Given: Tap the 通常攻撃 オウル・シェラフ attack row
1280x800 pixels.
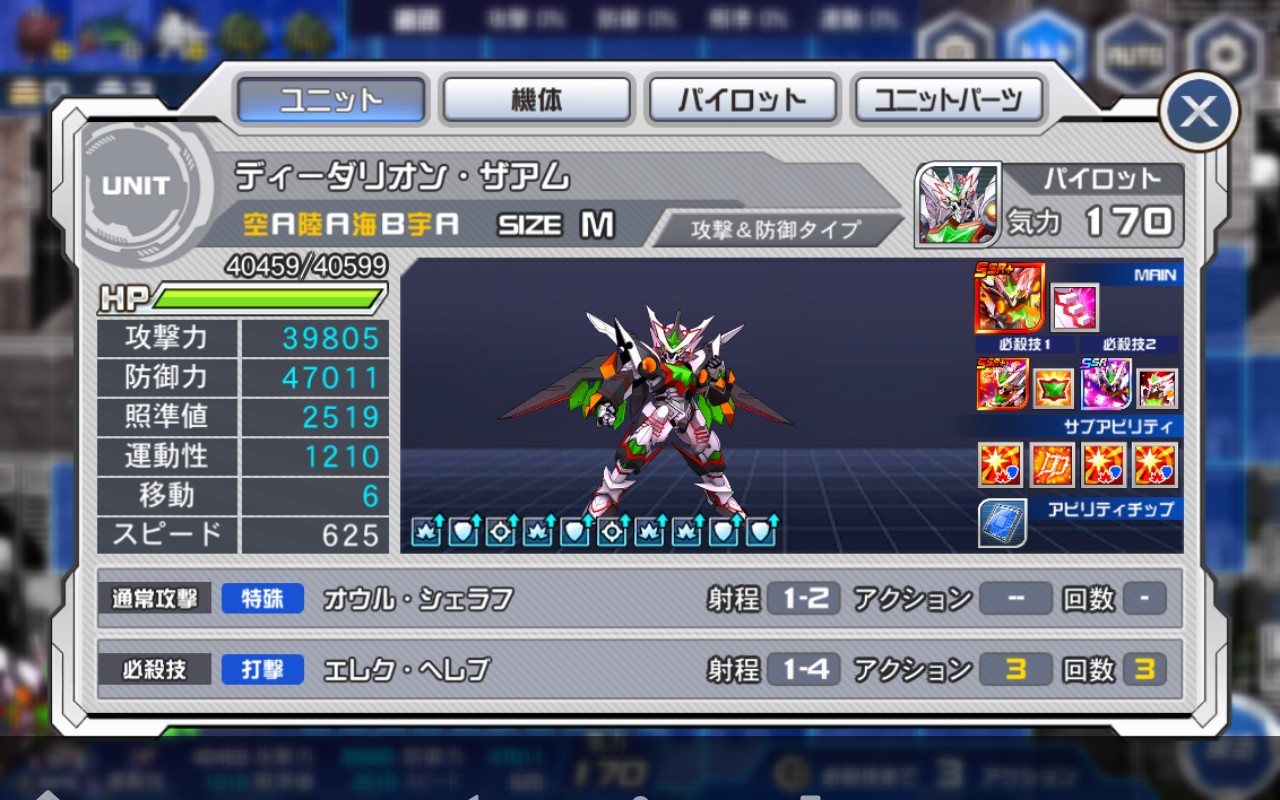Looking at the screenshot, I should pyautogui.click(x=640, y=599).
